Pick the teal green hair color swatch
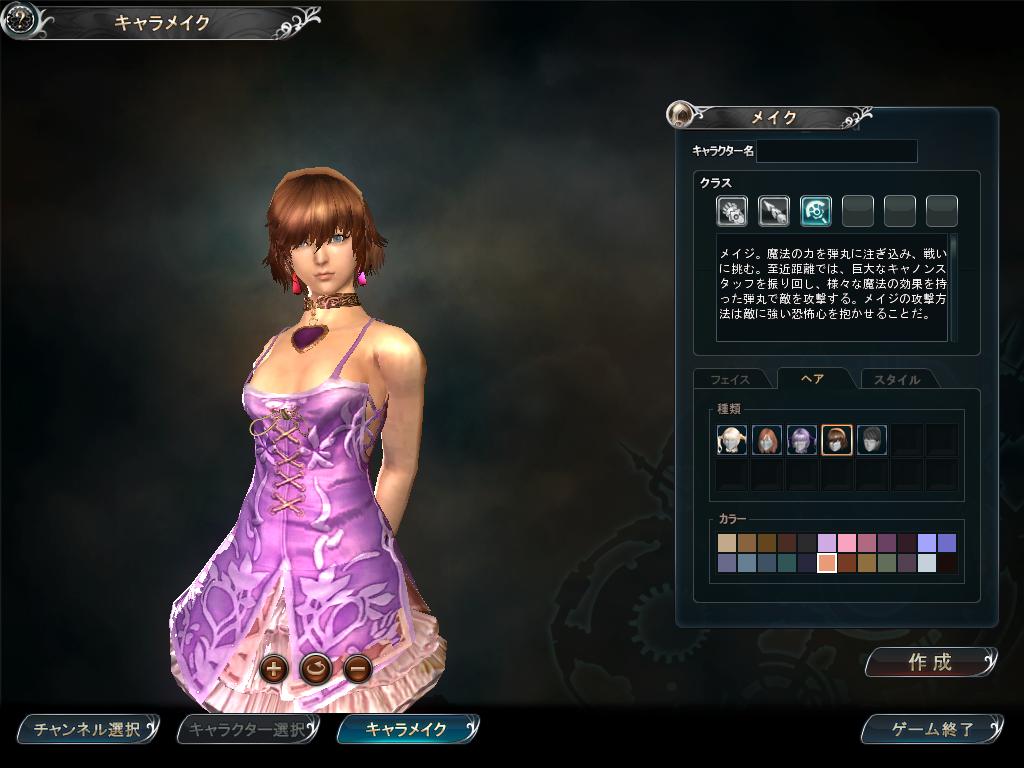 click(x=786, y=563)
